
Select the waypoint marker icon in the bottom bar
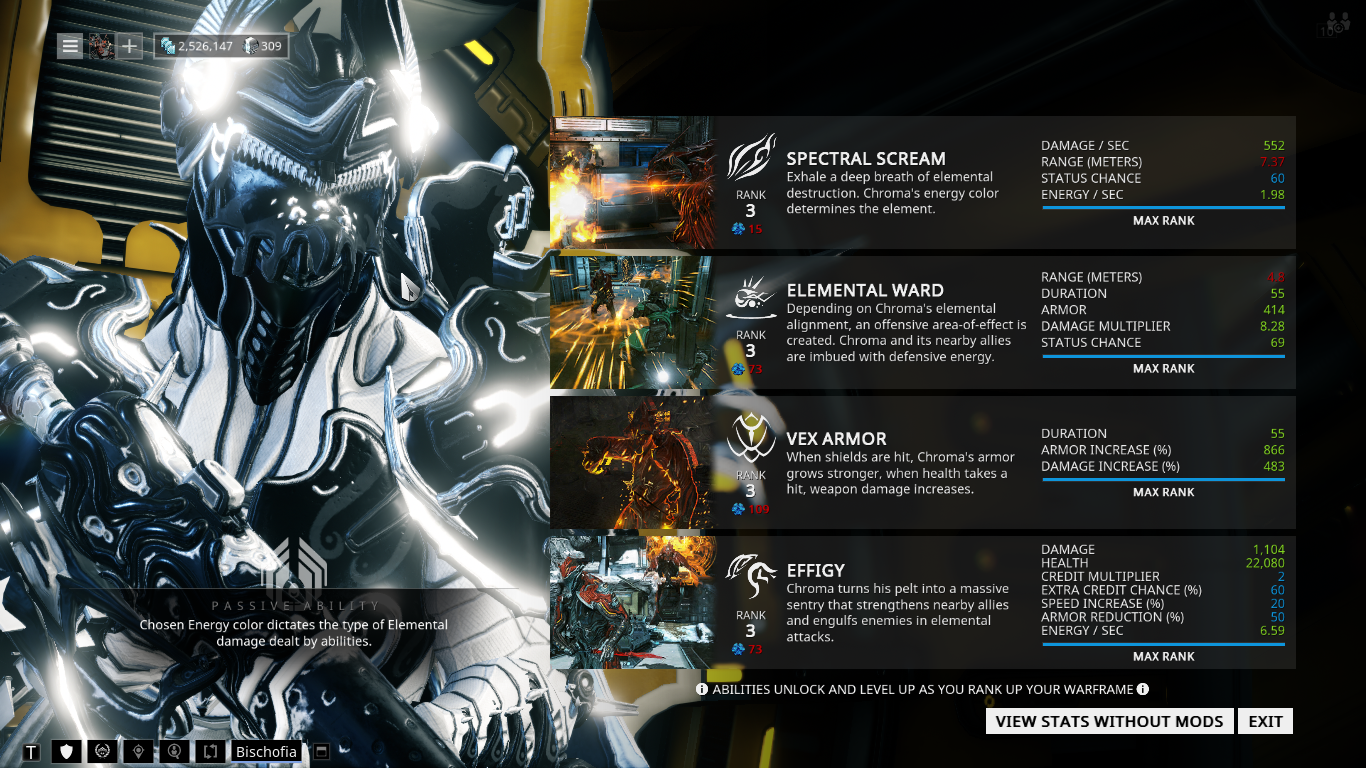138,751
